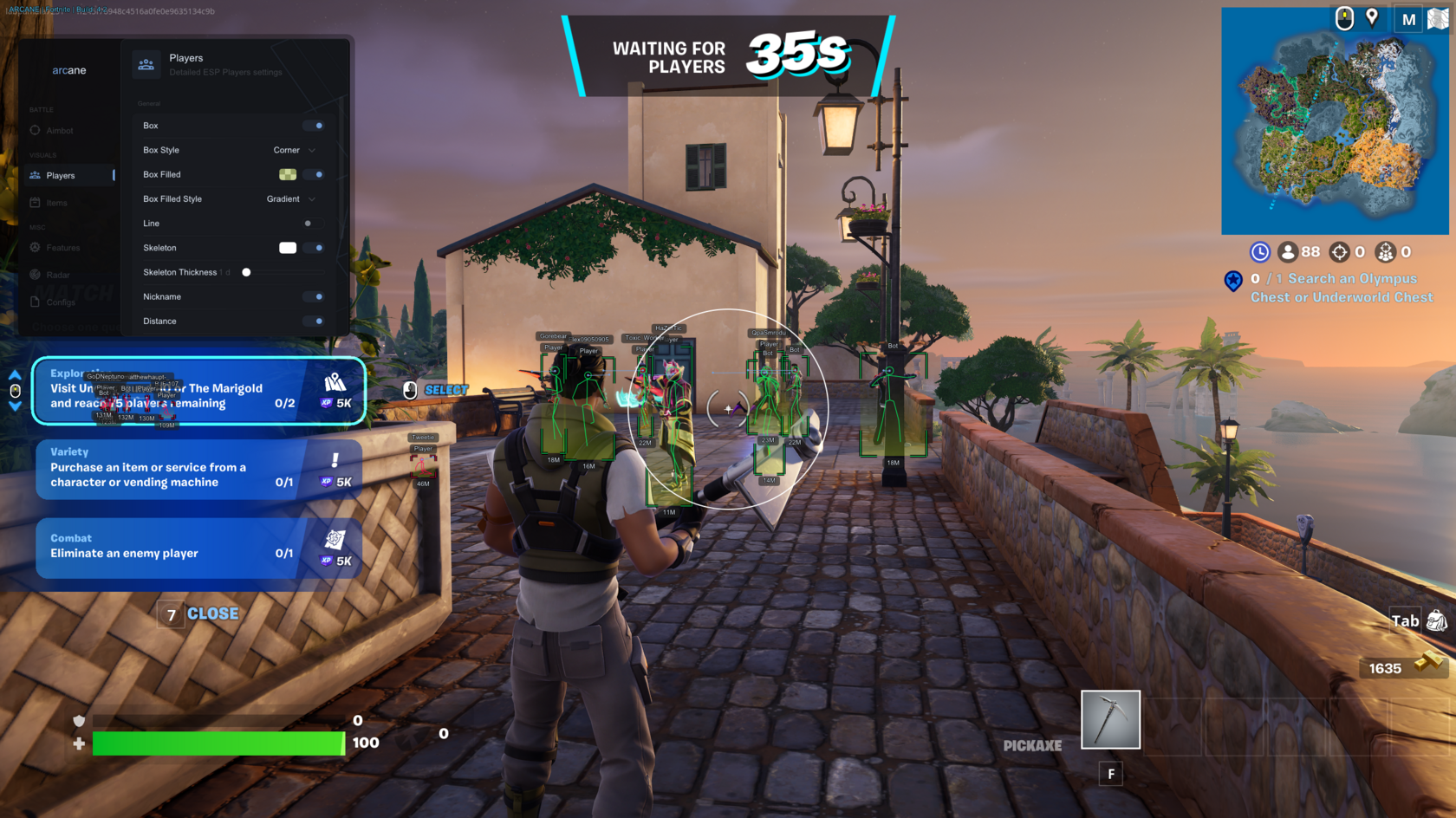
Task: Disable the Box ESP toggle
Action: (314, 125)
